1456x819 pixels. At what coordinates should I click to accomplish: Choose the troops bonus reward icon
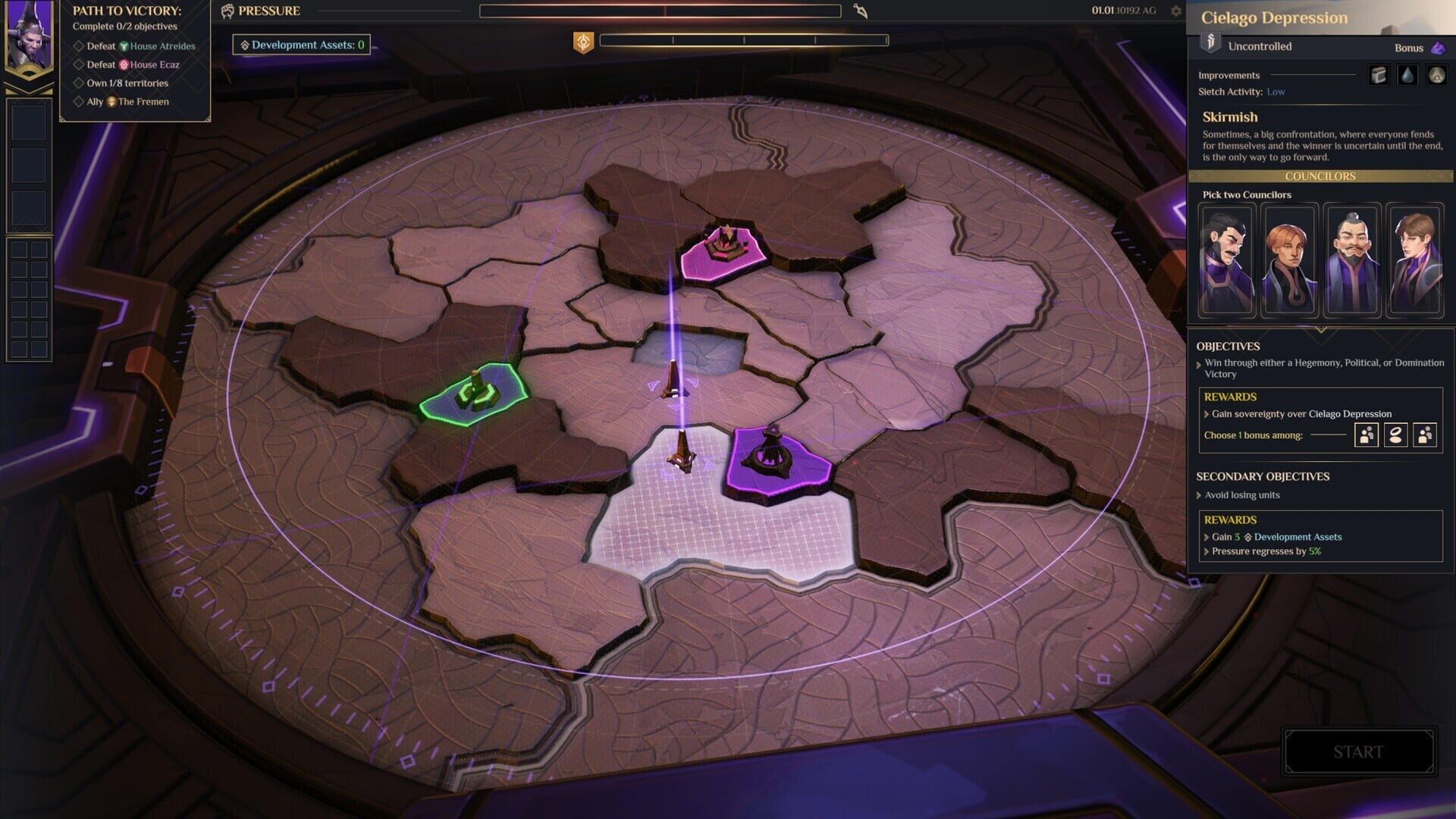[1366, 435]
